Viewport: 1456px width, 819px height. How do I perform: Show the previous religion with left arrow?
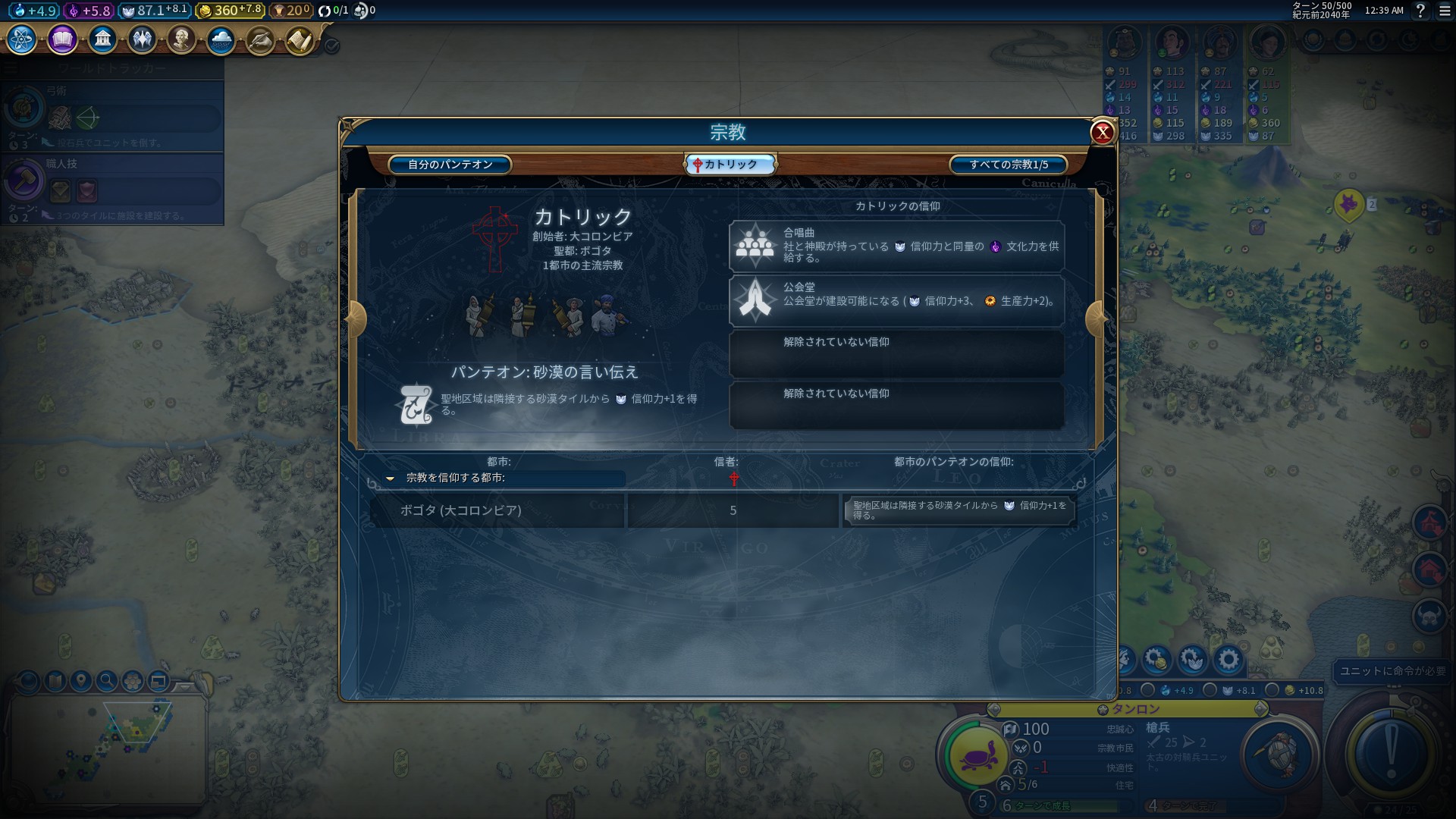coord(356,319)
